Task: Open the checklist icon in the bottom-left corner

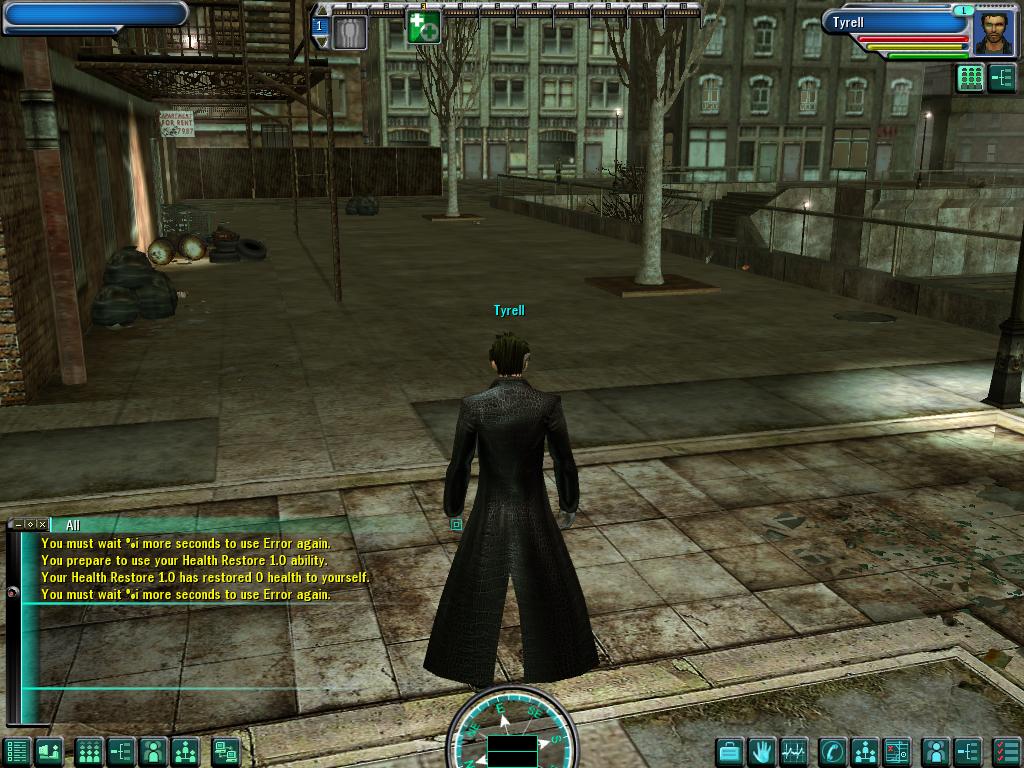Action: (15, 751)
